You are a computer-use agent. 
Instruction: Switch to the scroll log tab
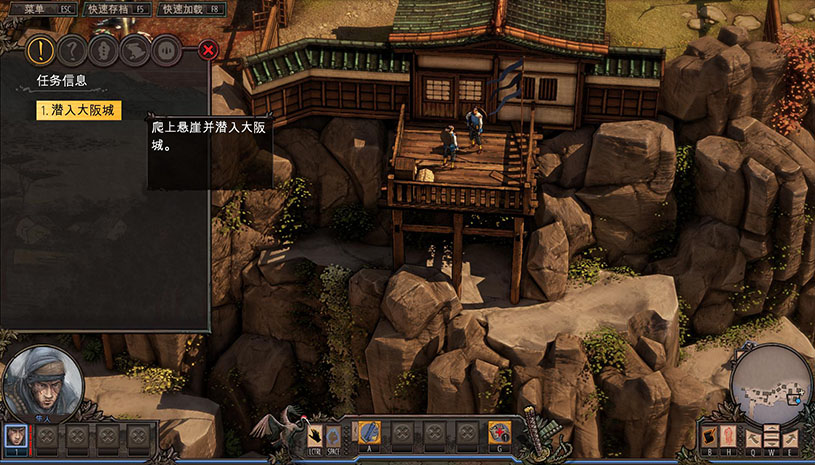pos(134,49)
